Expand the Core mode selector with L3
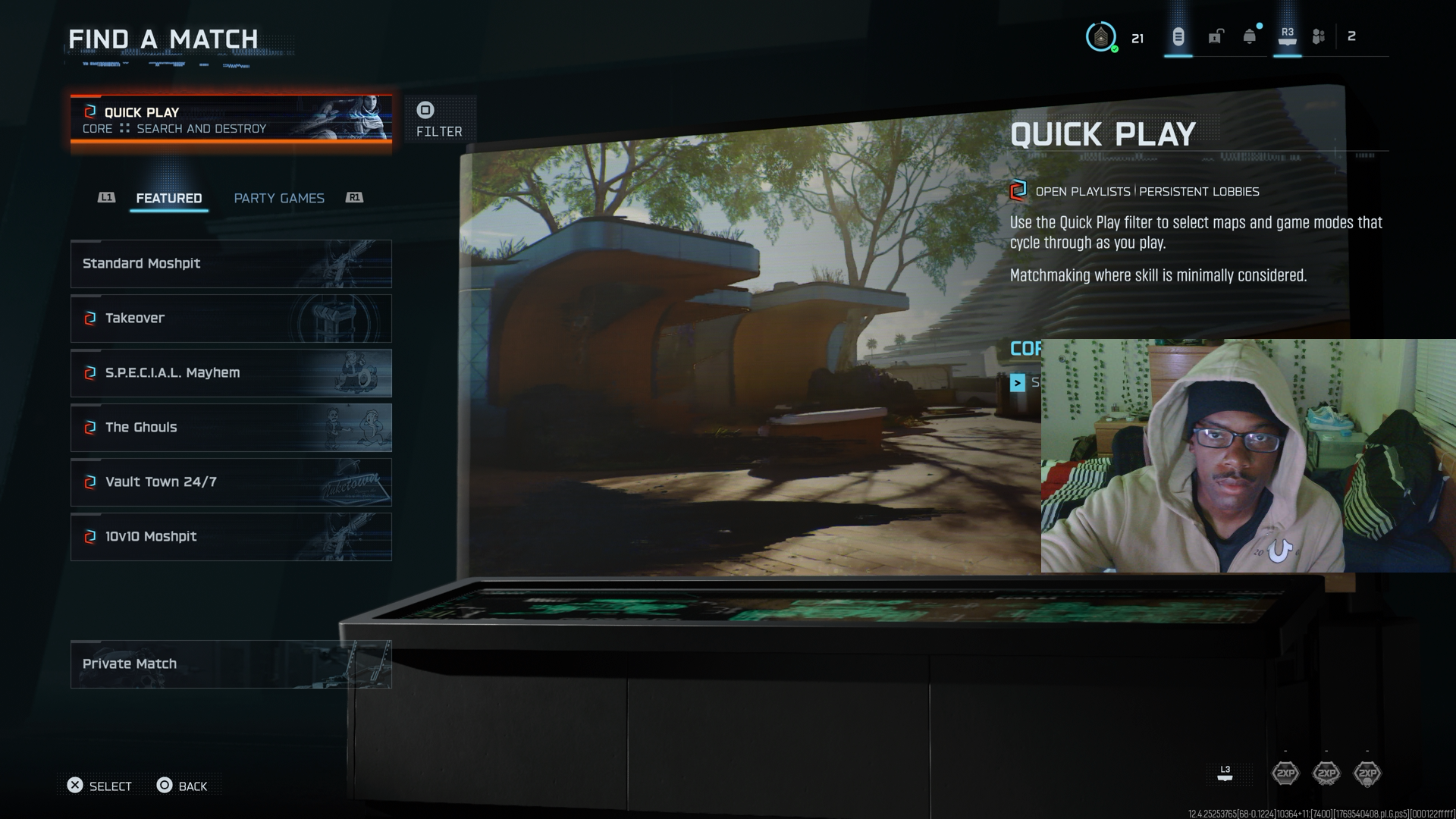 (x=1225, y=772)
